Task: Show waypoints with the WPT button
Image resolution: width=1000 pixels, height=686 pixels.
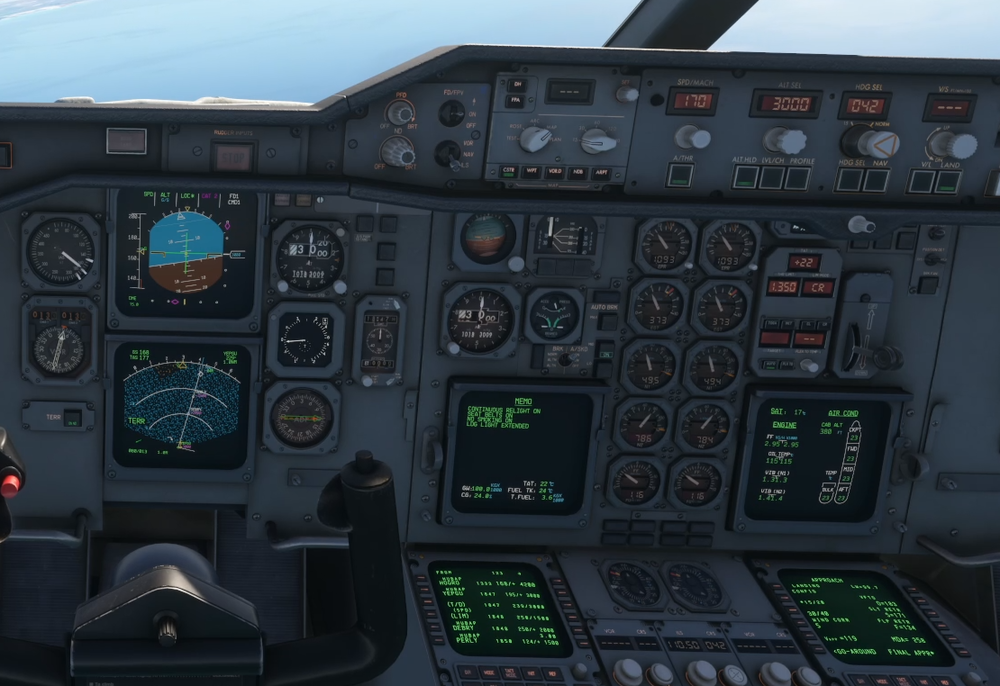Action: pos(531,172)
